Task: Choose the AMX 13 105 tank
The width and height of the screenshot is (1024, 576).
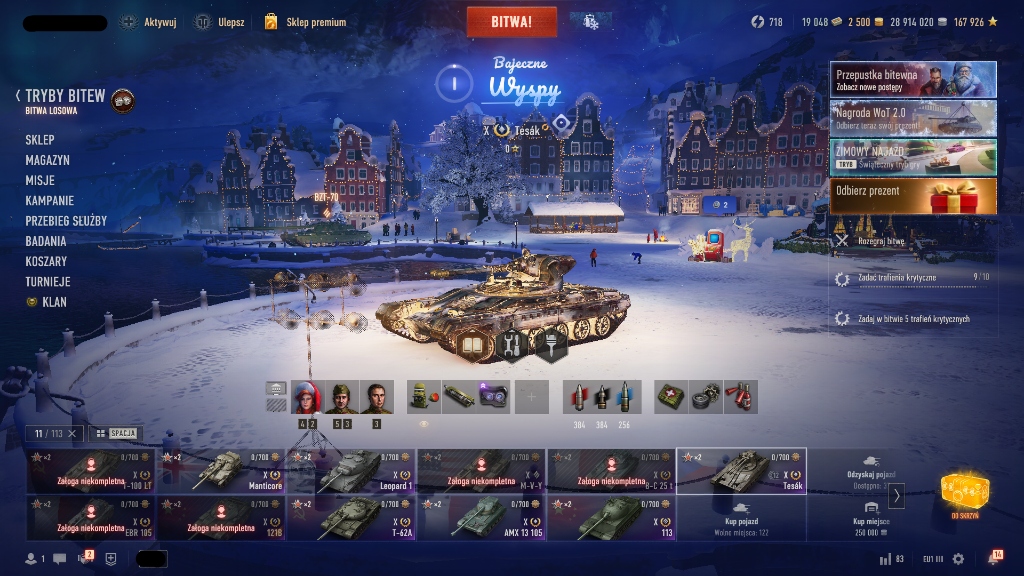Action: click(481, 518)
